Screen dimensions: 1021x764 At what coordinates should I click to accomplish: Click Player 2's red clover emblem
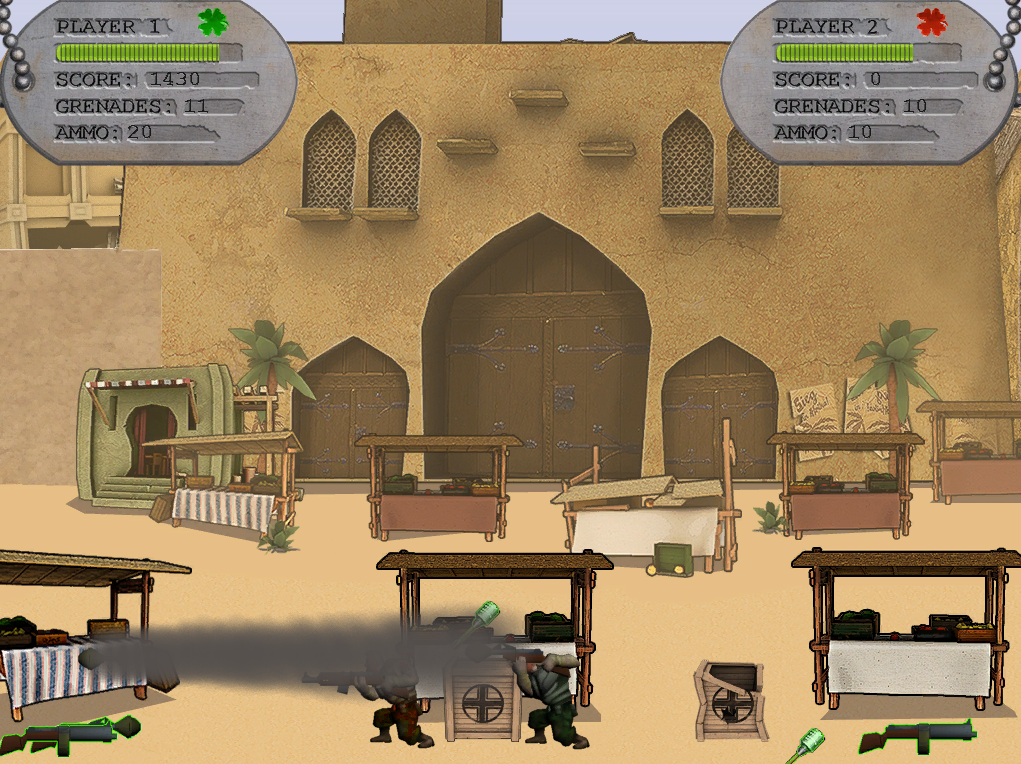[x=931, y=22]
